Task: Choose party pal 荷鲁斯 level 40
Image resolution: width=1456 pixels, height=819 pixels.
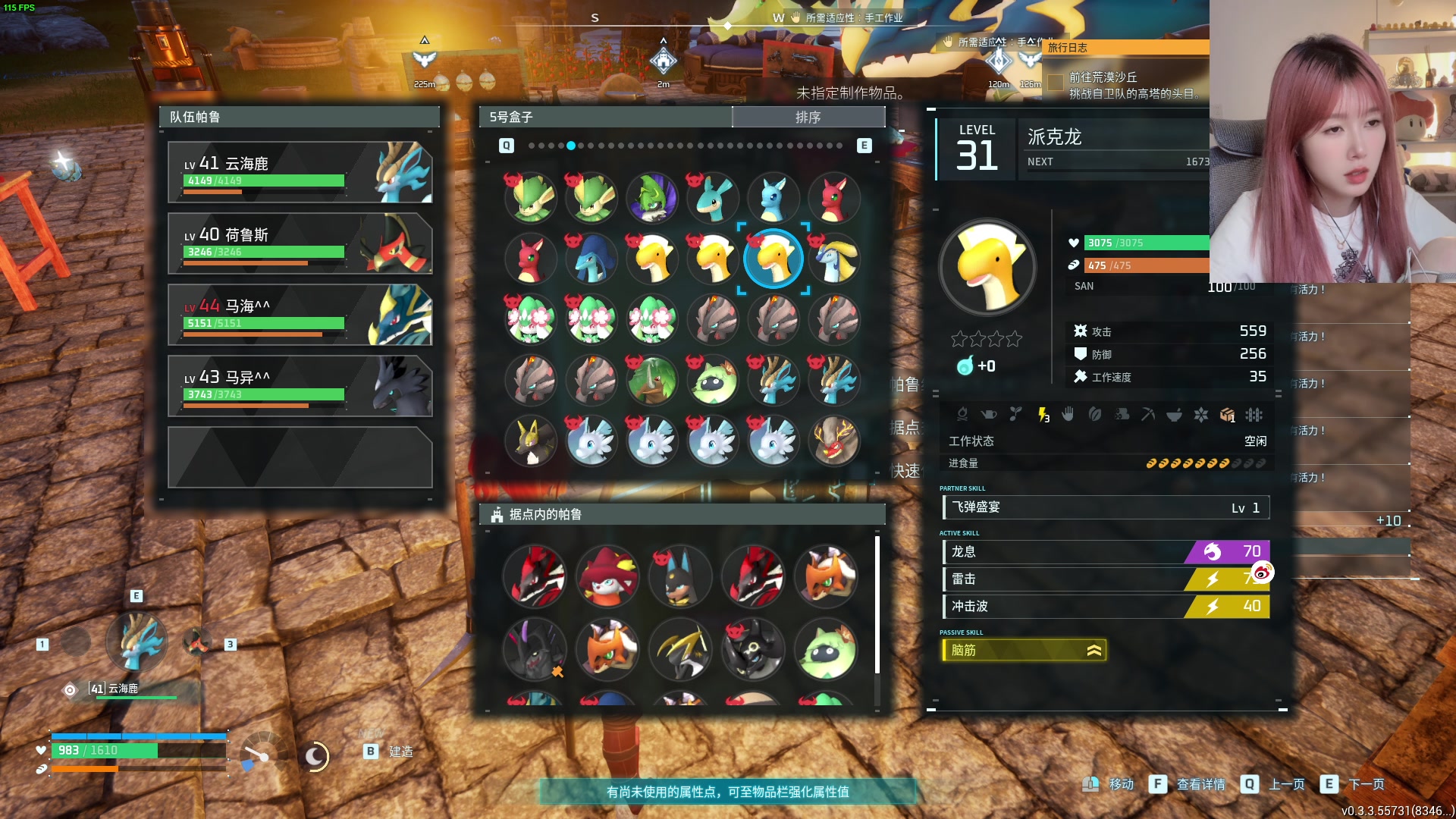Action: (x=300, y=243)
